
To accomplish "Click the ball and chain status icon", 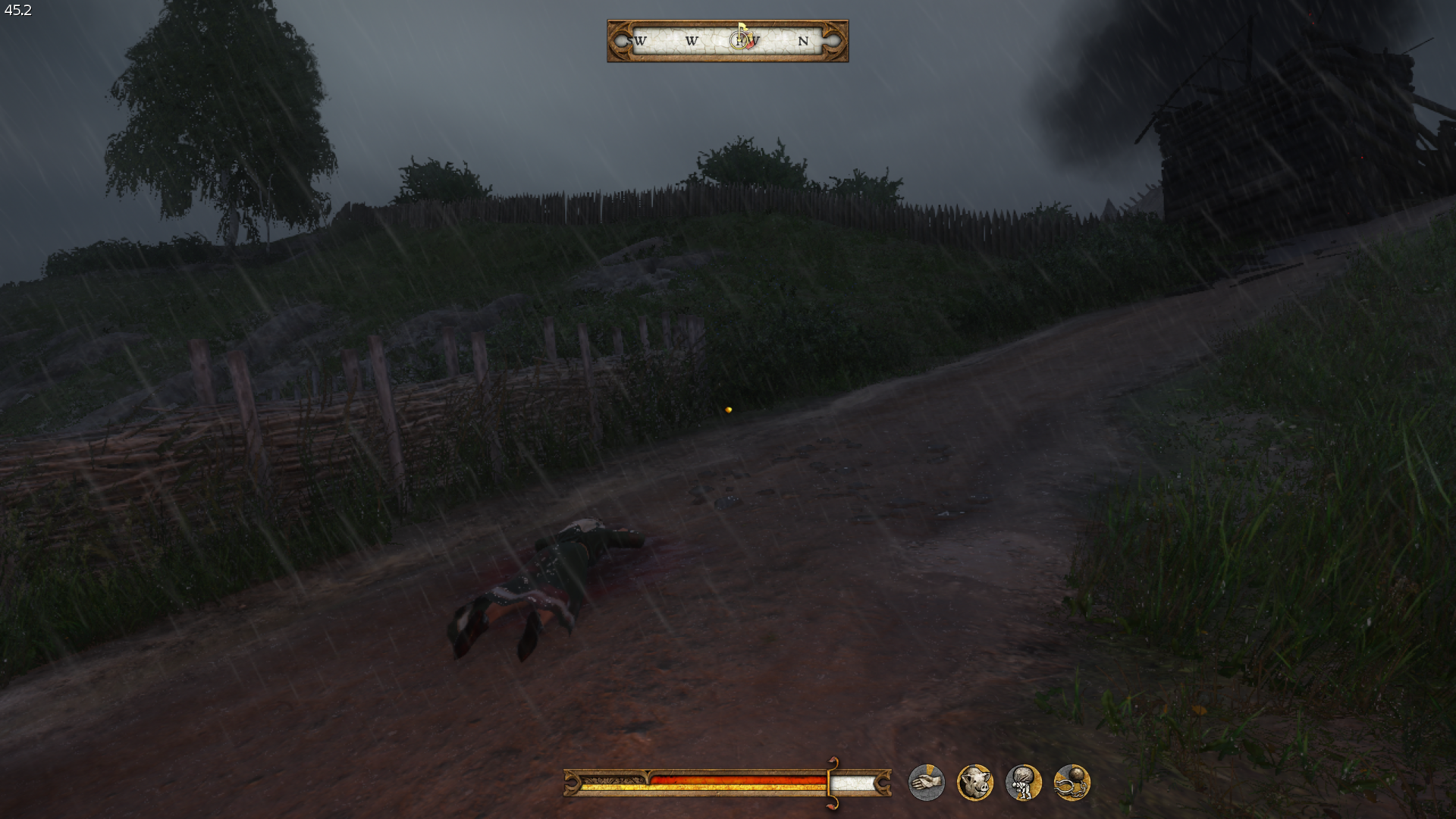I will (1072, 783).
